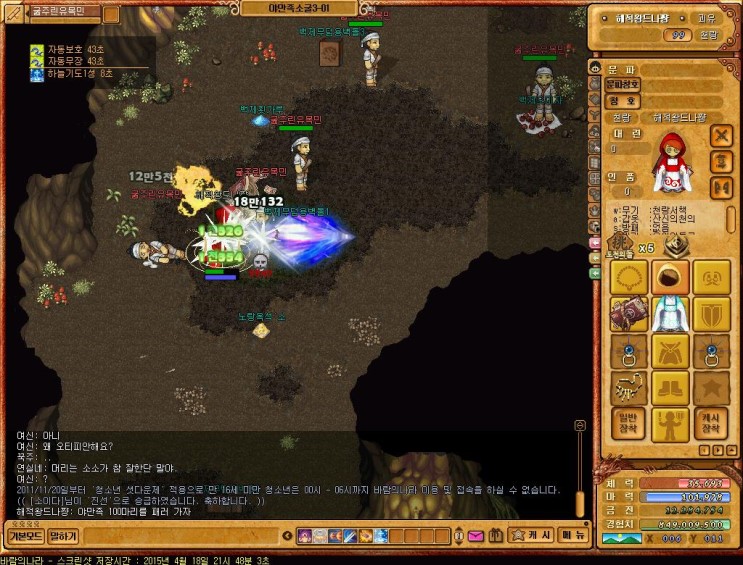The width and height of the screenshot is (743, 565).
Task: Select the dark round helmet slot
Action: point(669,277)
